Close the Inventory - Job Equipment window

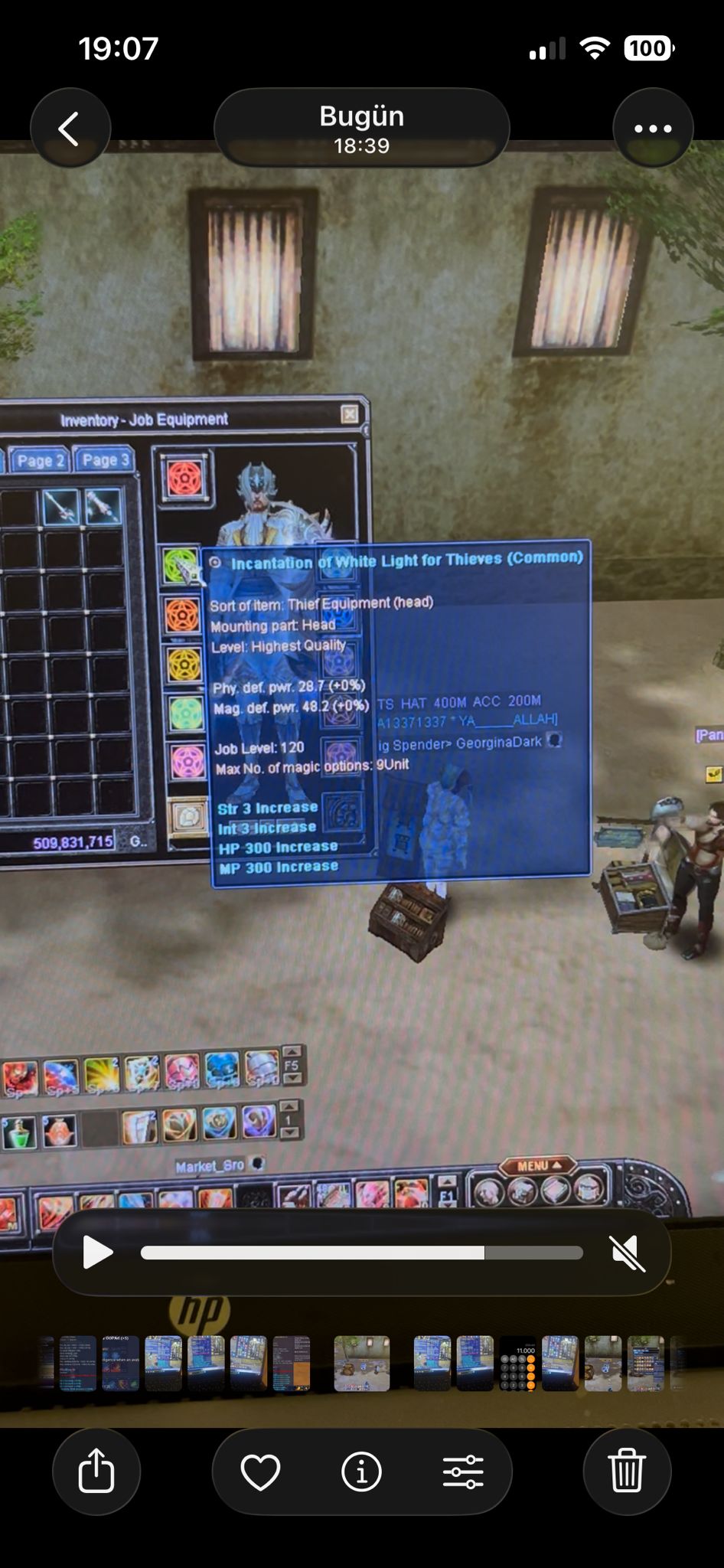[x=350, y=414]
